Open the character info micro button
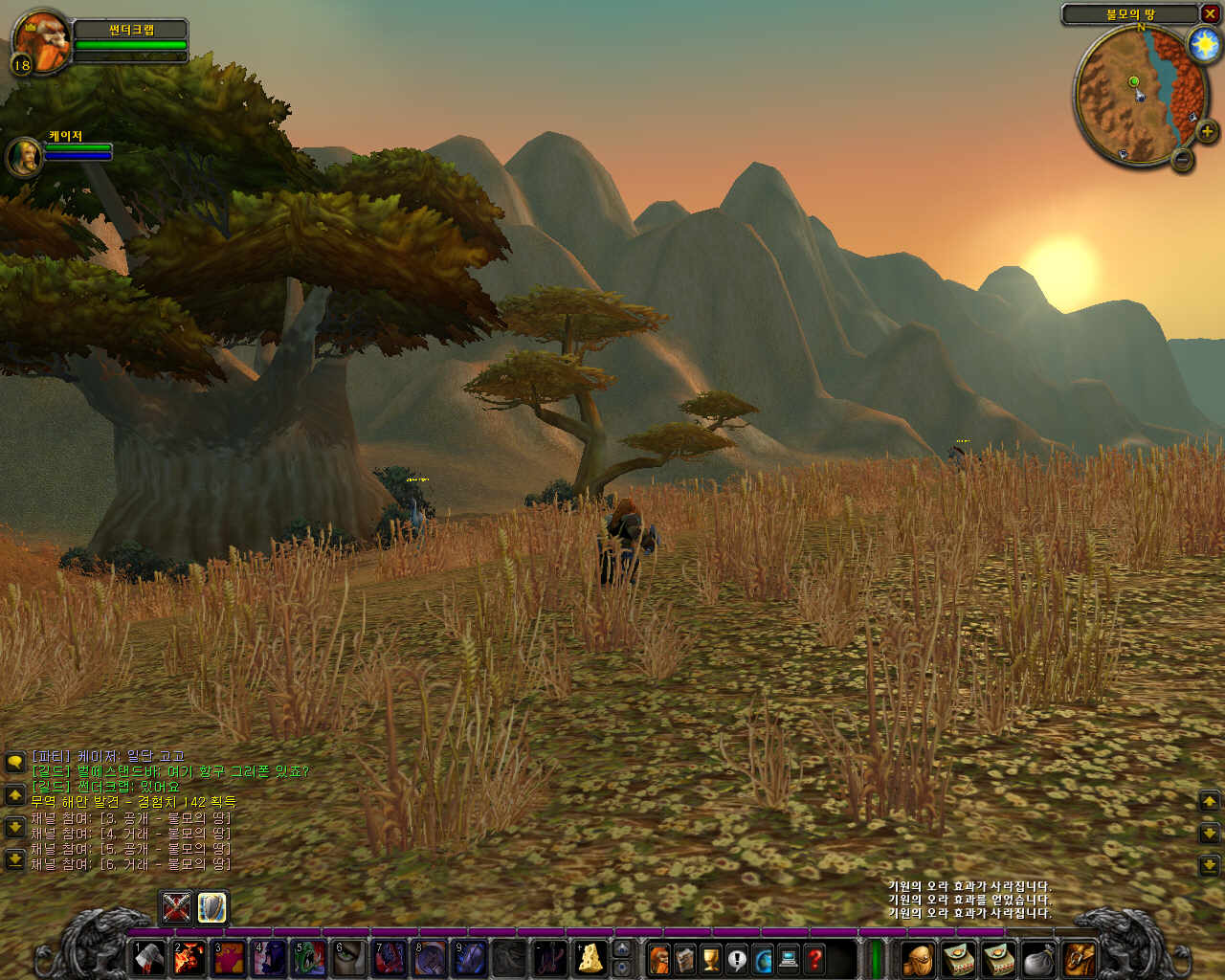This screenshot has width=1225, height=980. point(659,958)
